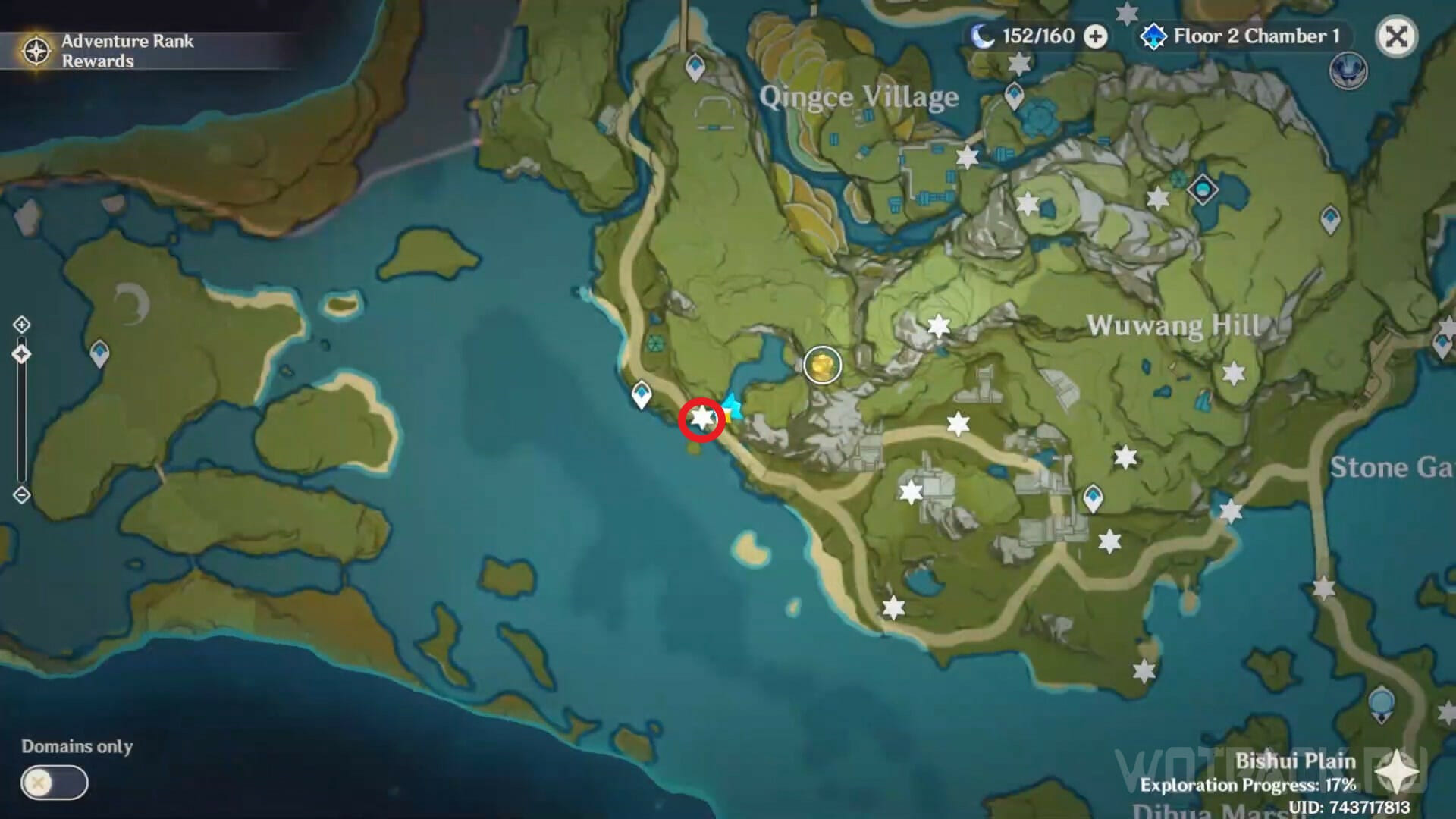Open Adventure Rank Rewards
This screenshot has height=819, width=1456.
(x=106, y=51)
